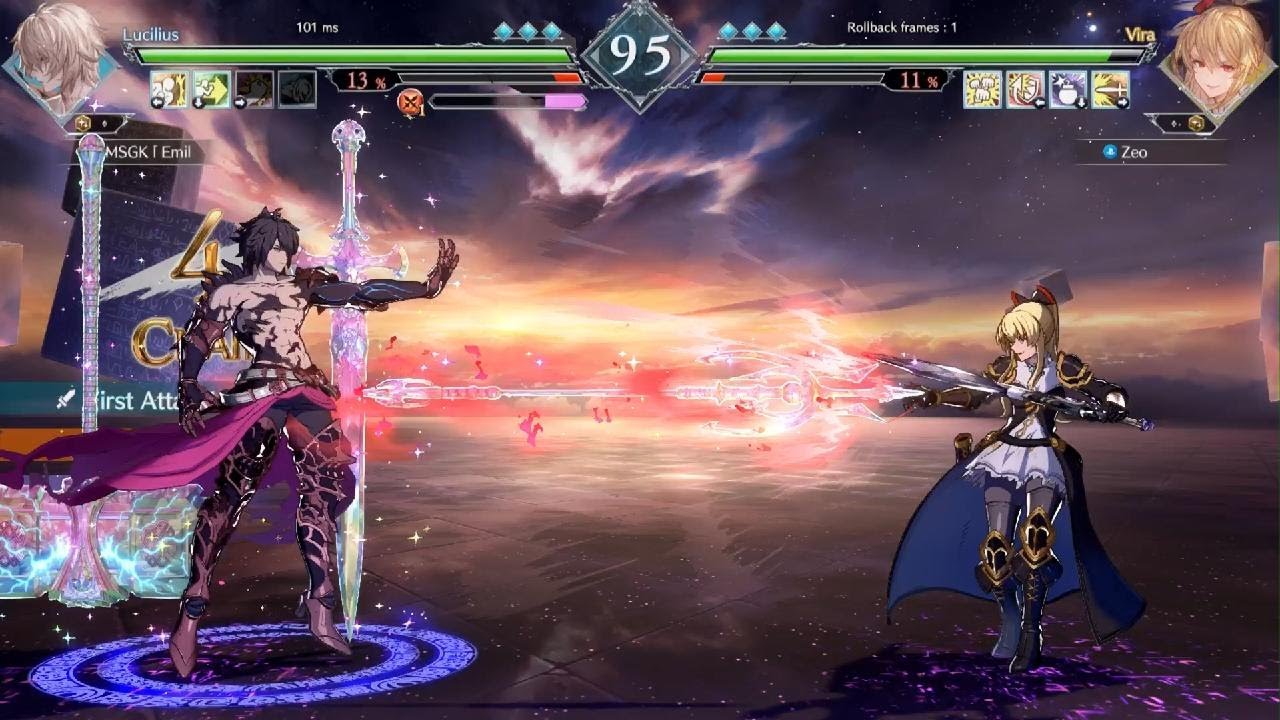Image resolution: width=1280 pixels, height=720 pixels.
Task: Choose Vira's purple bomb-like skill icon
Action: (1068, 89)
